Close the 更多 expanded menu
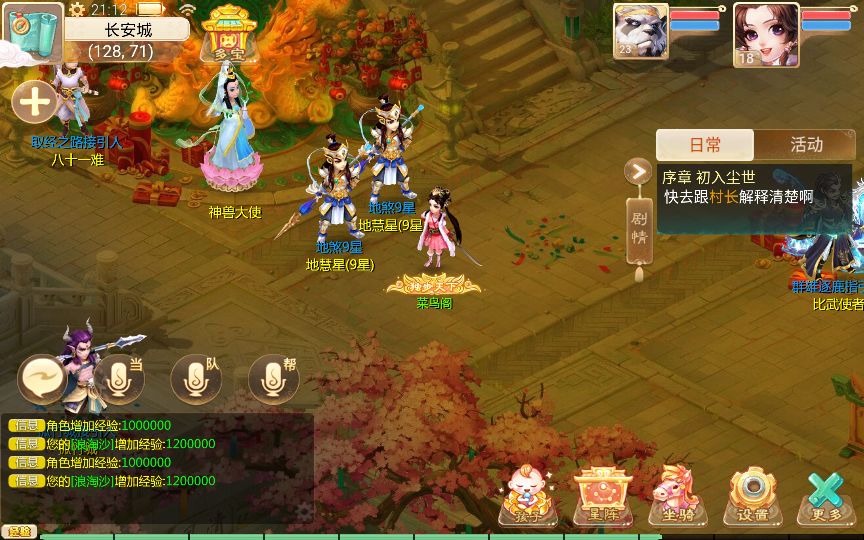The image size is (864, 540). tap(826, 496)
